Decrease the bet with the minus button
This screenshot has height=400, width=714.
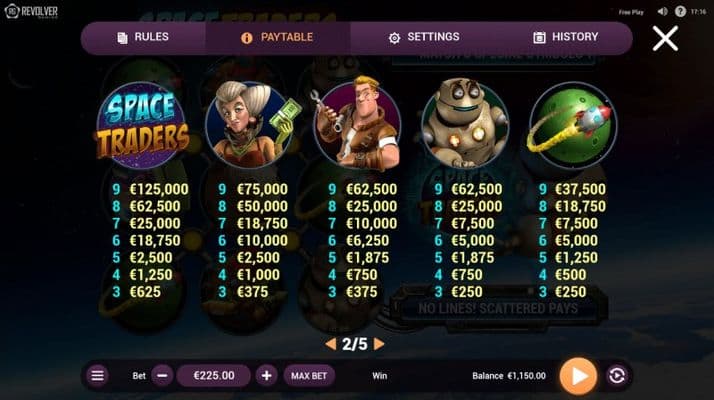(163, 376)
